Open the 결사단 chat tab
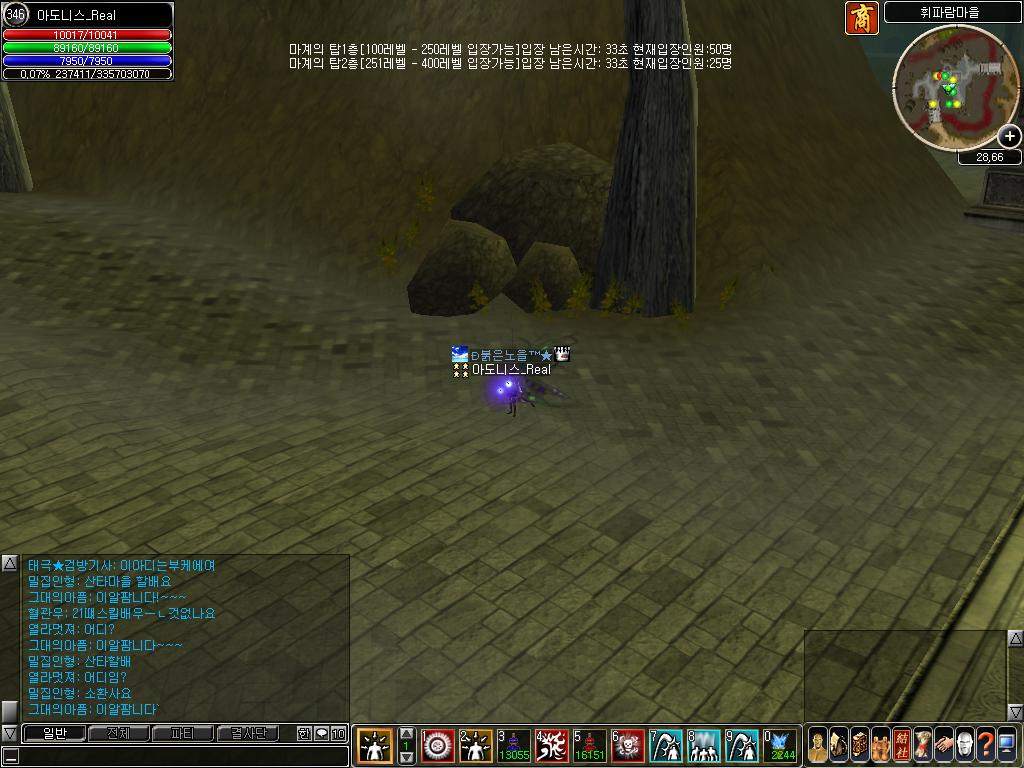Viewport: 1024px width, 768px height. pyautogui.click(x=248, y=733)
